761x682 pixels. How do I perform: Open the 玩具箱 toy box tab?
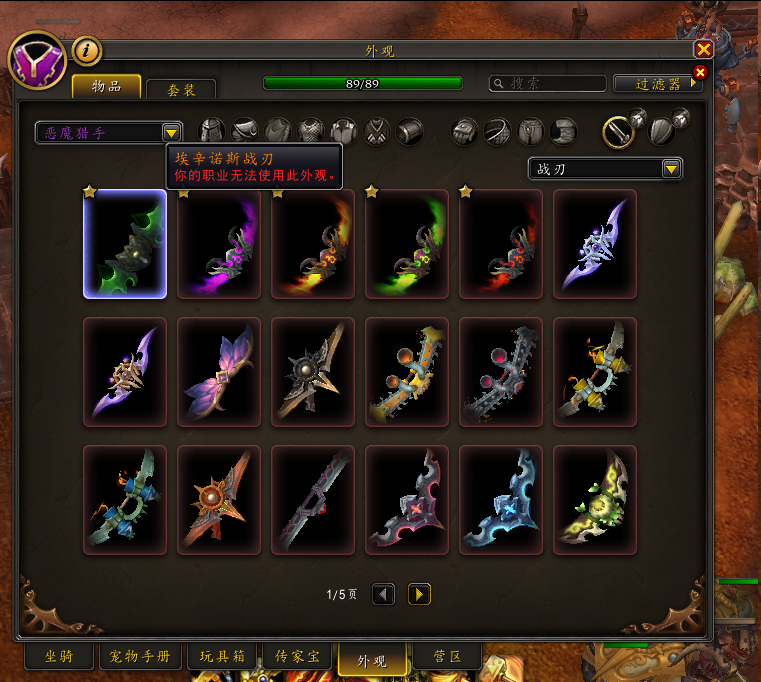click(x=220, y=657)
